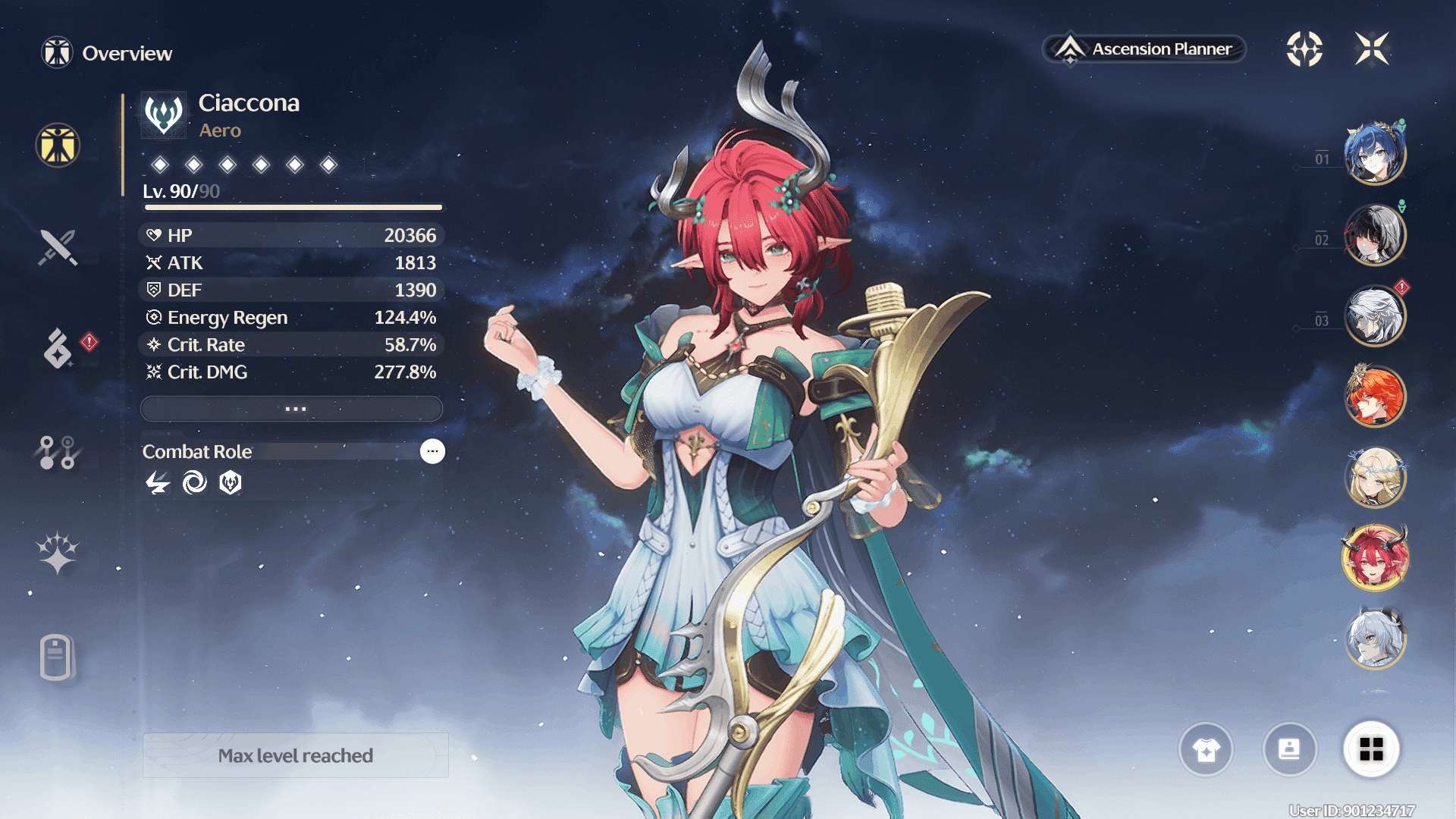Pick the silver-haired horned character portrait
Screen dimensions: 1456x819
pos(1375,639)
